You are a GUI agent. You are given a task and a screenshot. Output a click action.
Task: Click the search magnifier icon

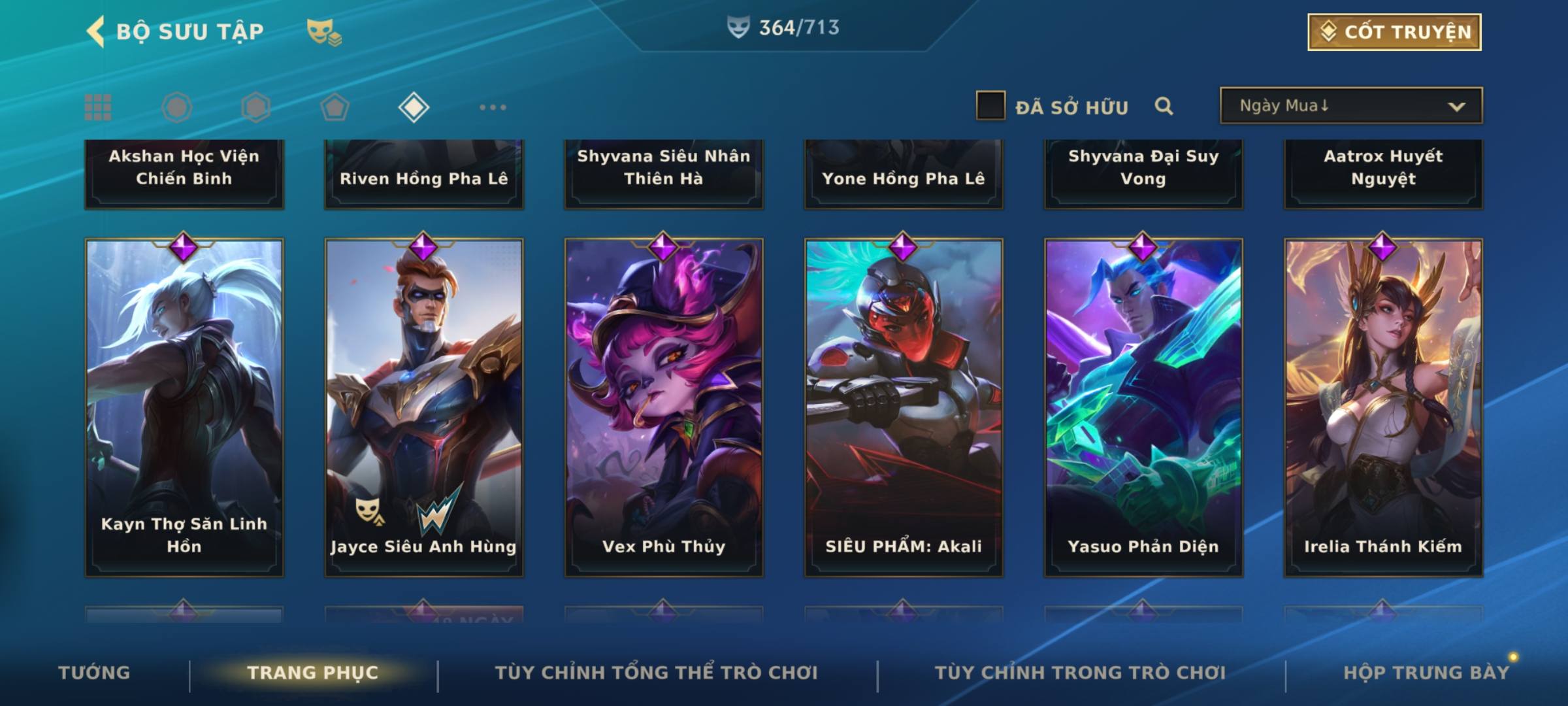pyautogui.click(x=1164, y=106)
